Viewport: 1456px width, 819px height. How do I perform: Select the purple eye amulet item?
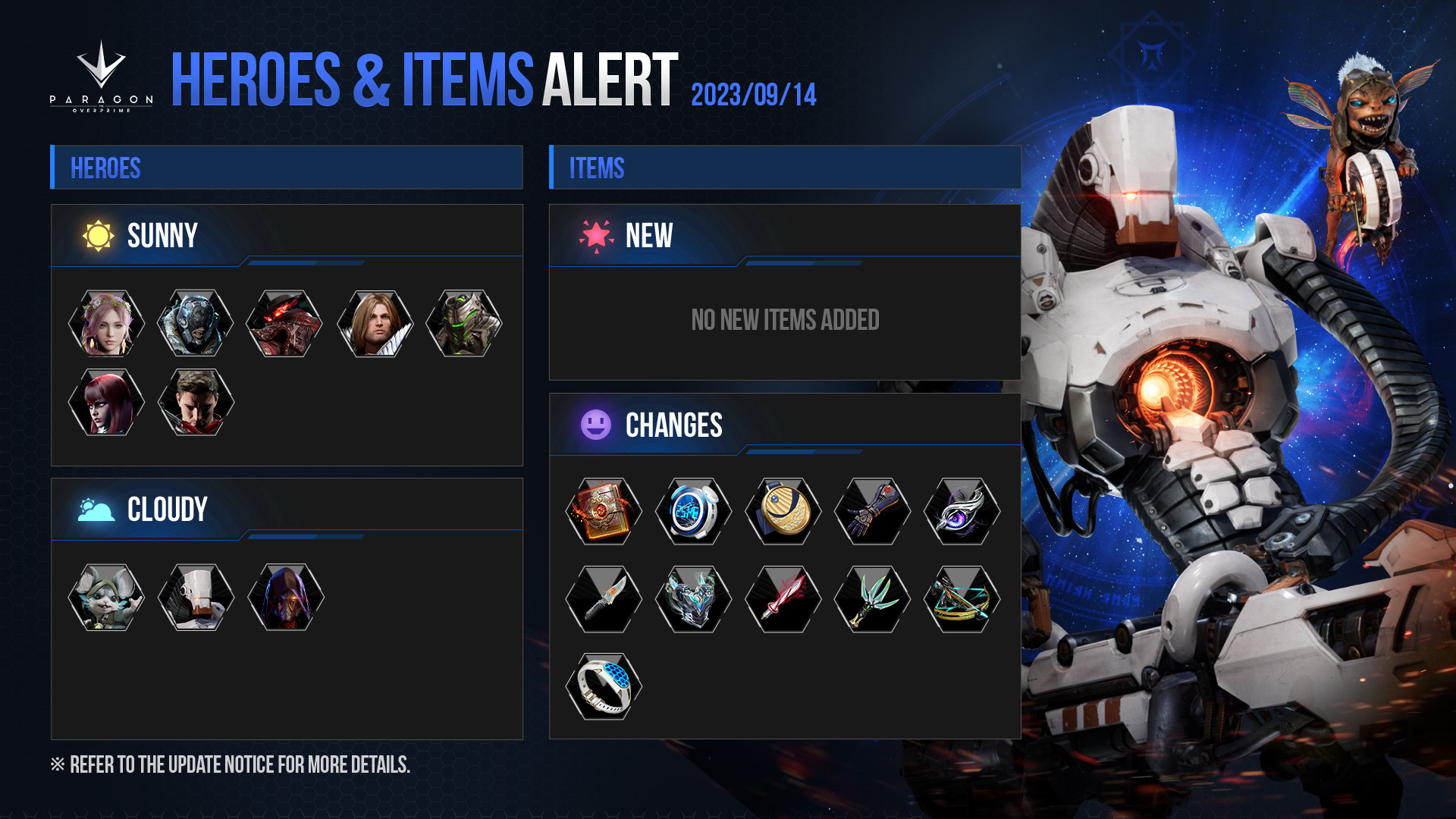pyautogui.click(x=962, y=511)
